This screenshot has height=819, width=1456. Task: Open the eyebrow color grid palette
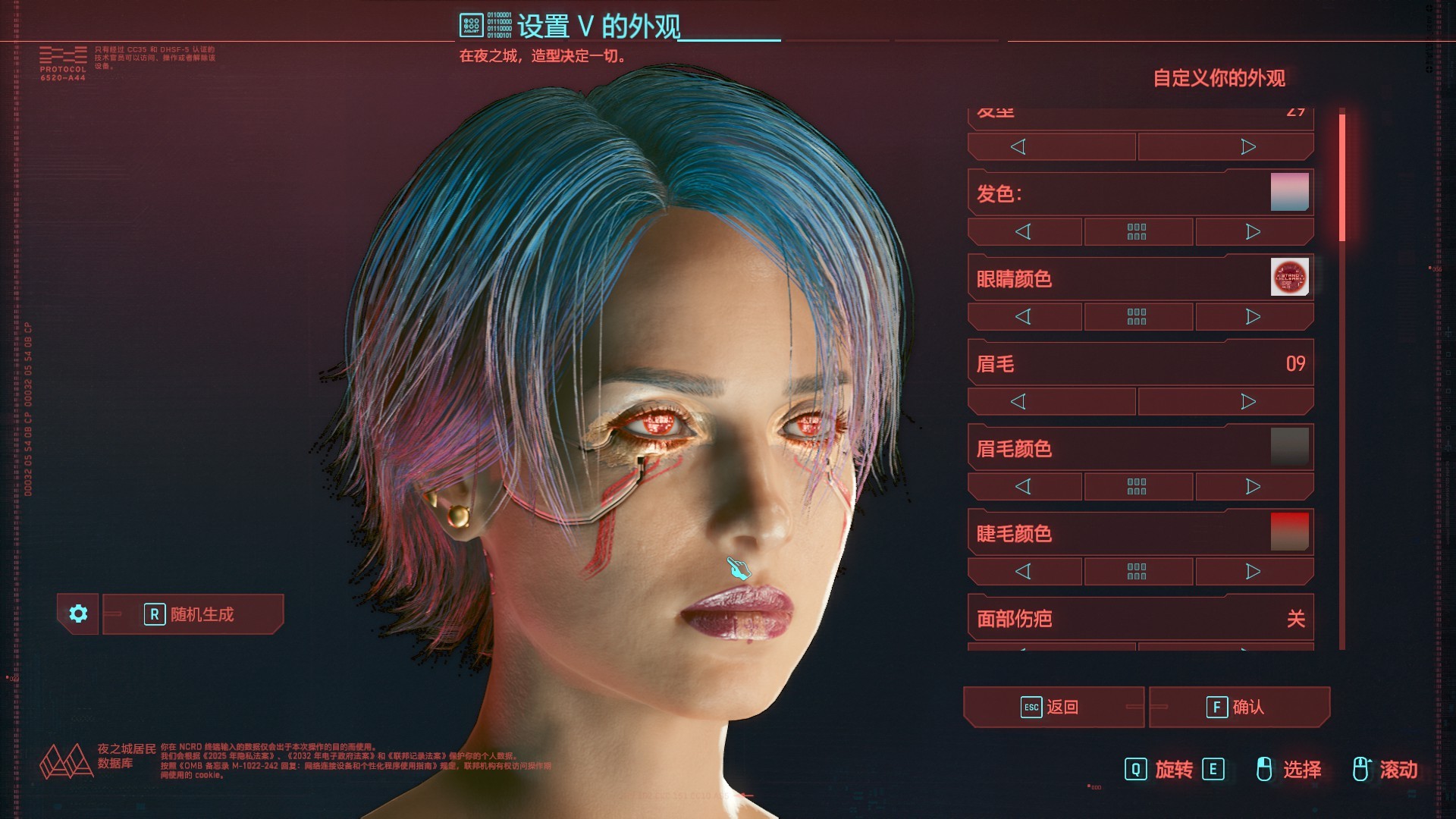1137,486
